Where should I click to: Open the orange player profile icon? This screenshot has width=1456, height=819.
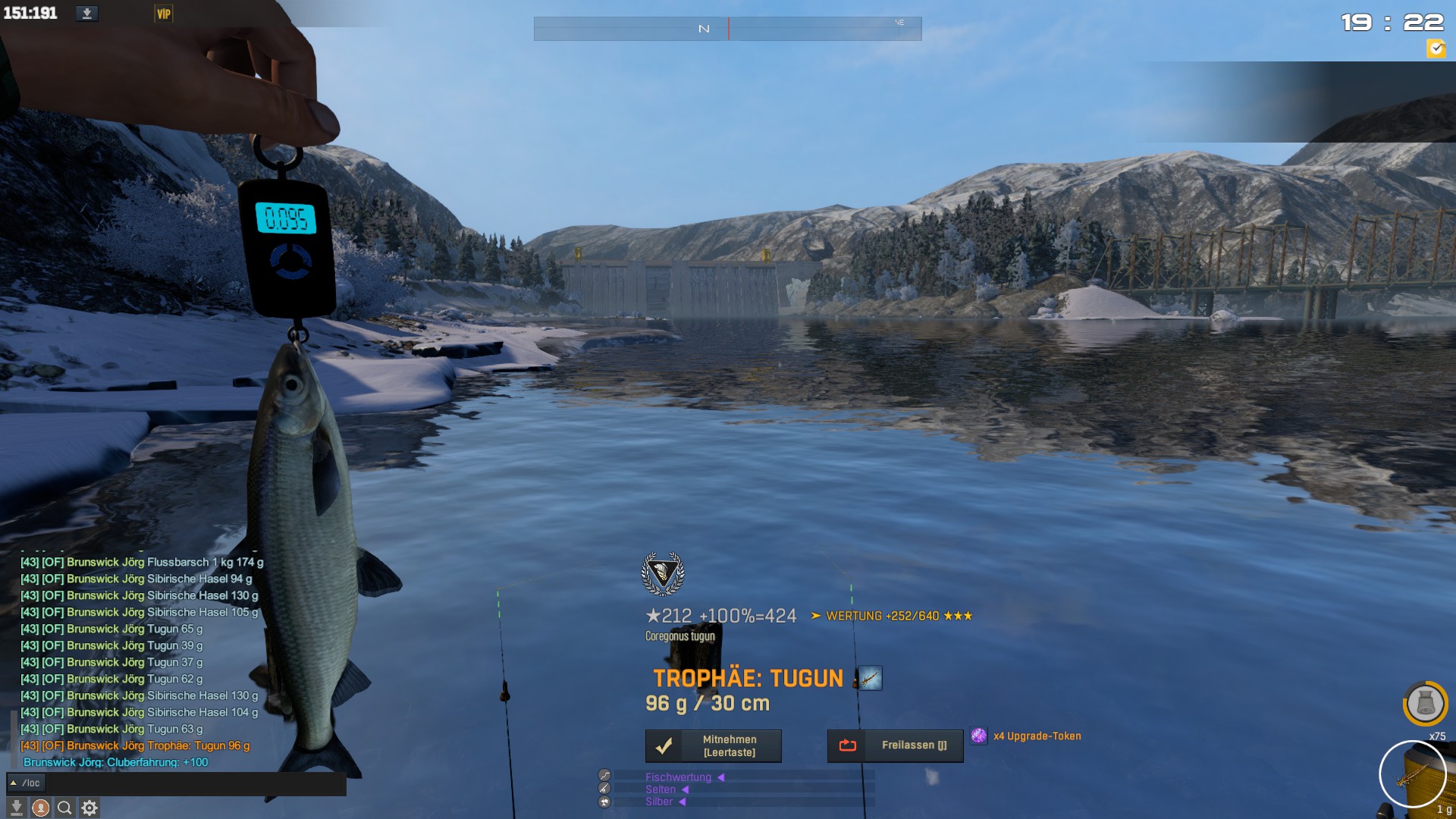click(x=41, y=808)
